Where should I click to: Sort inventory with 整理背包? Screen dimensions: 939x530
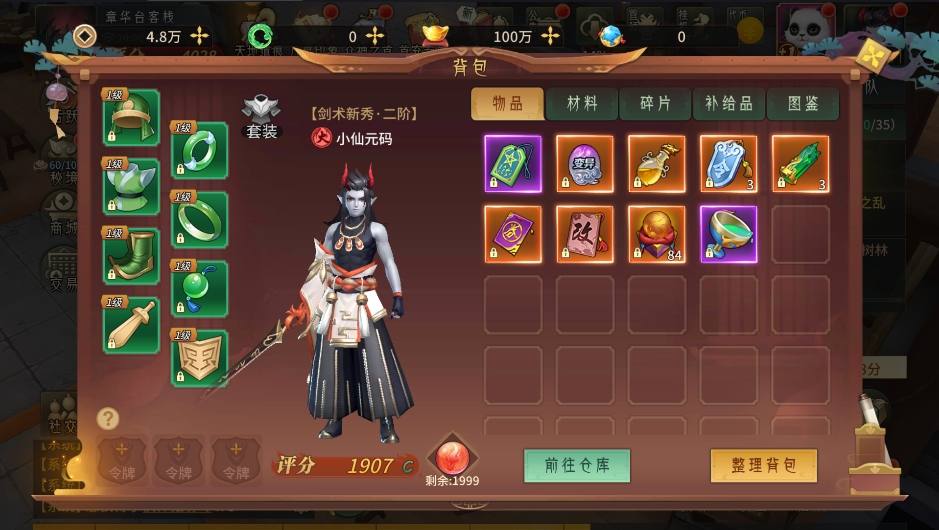(x=764, y=465)
